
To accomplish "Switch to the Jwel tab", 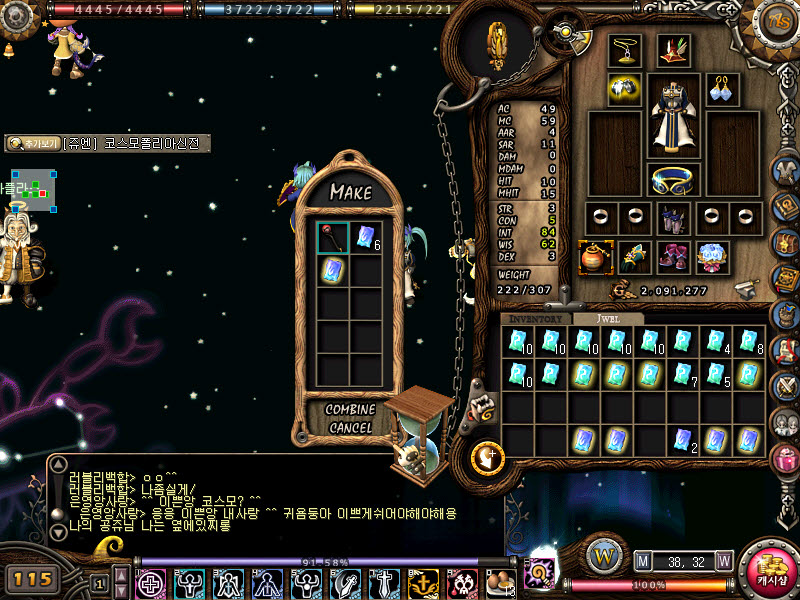I will pyautogui.click(x=608, y=318).
